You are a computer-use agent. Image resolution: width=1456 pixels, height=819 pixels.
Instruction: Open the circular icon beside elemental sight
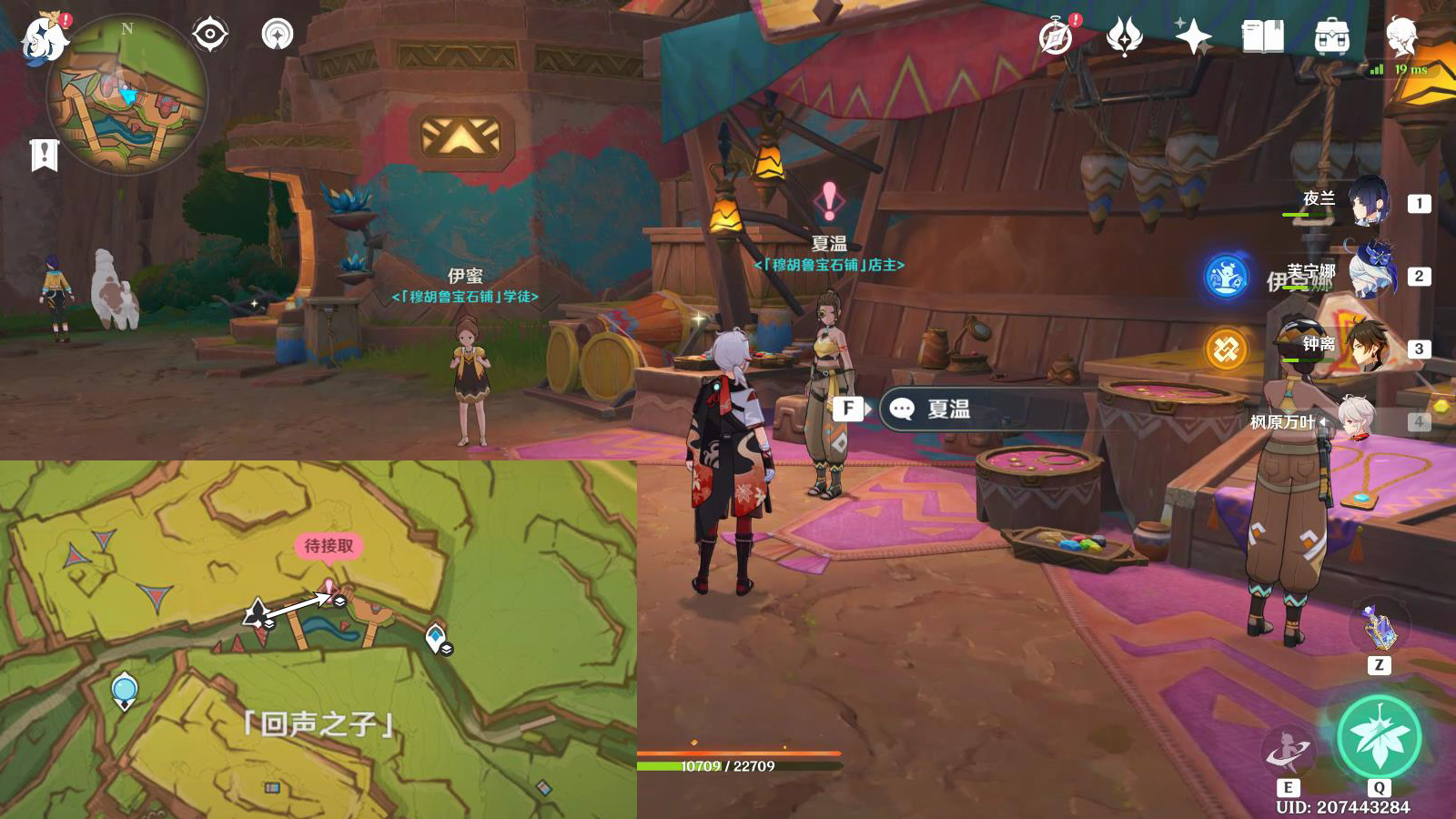point(278,35)
